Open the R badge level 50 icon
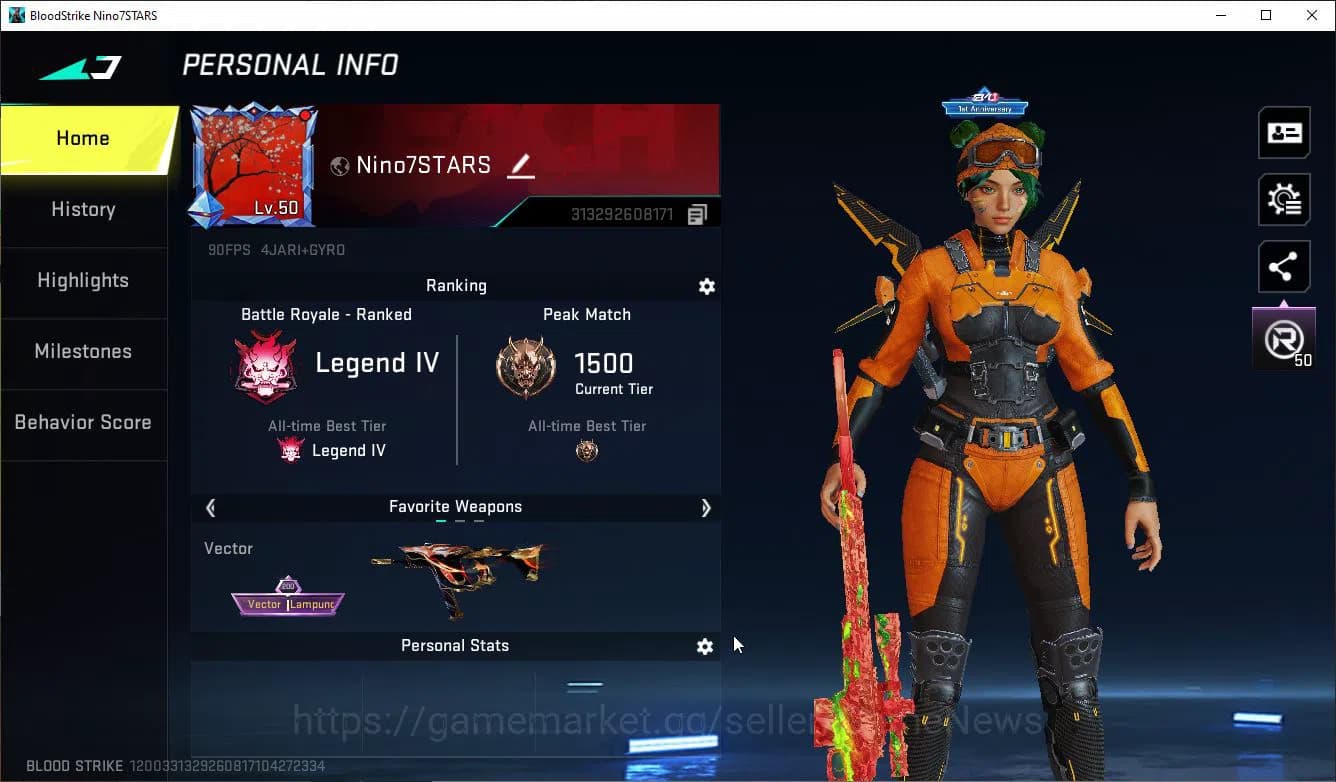1336x782 pixels. 1284,340
